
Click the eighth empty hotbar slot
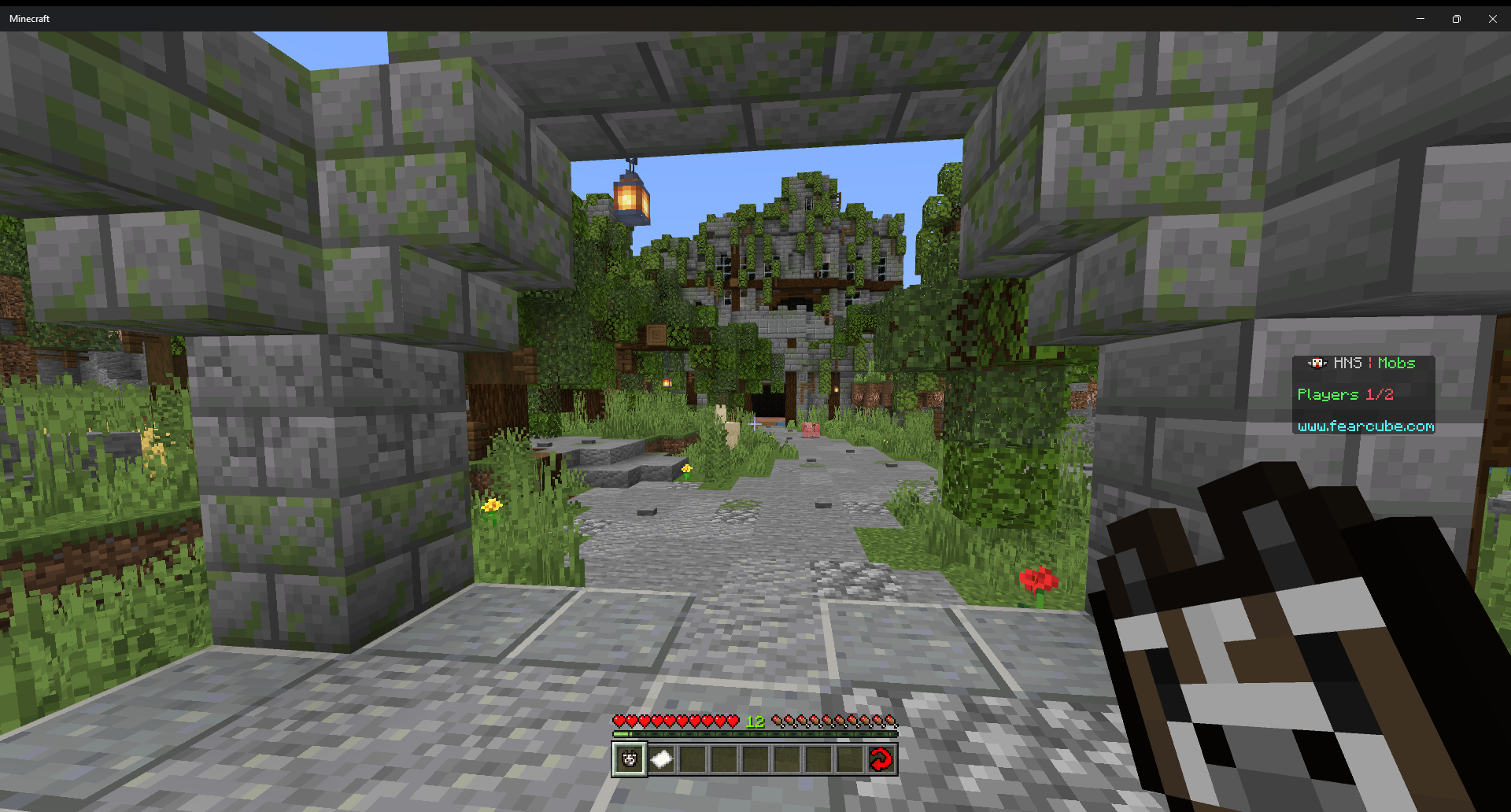point(850,758)
